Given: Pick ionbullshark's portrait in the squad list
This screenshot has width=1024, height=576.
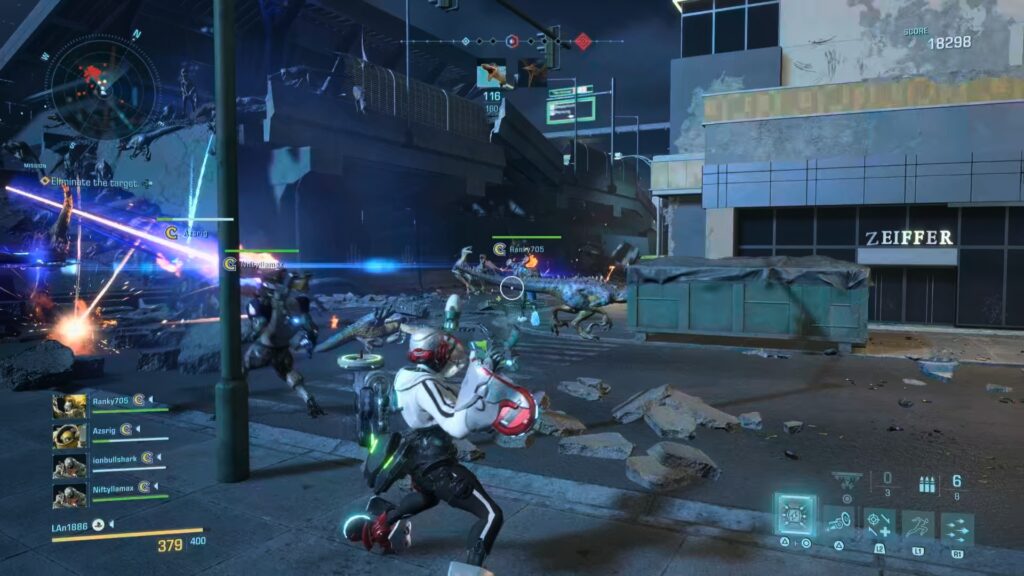Looking at the screenshot, I should pos(69,466).
